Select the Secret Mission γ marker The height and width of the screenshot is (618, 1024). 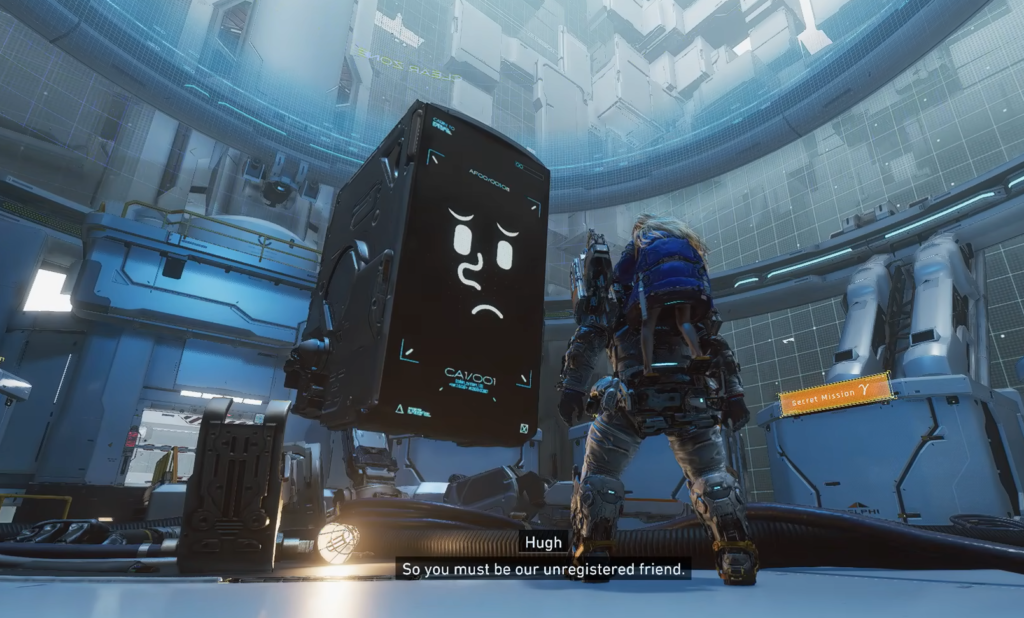click(836, 394)
